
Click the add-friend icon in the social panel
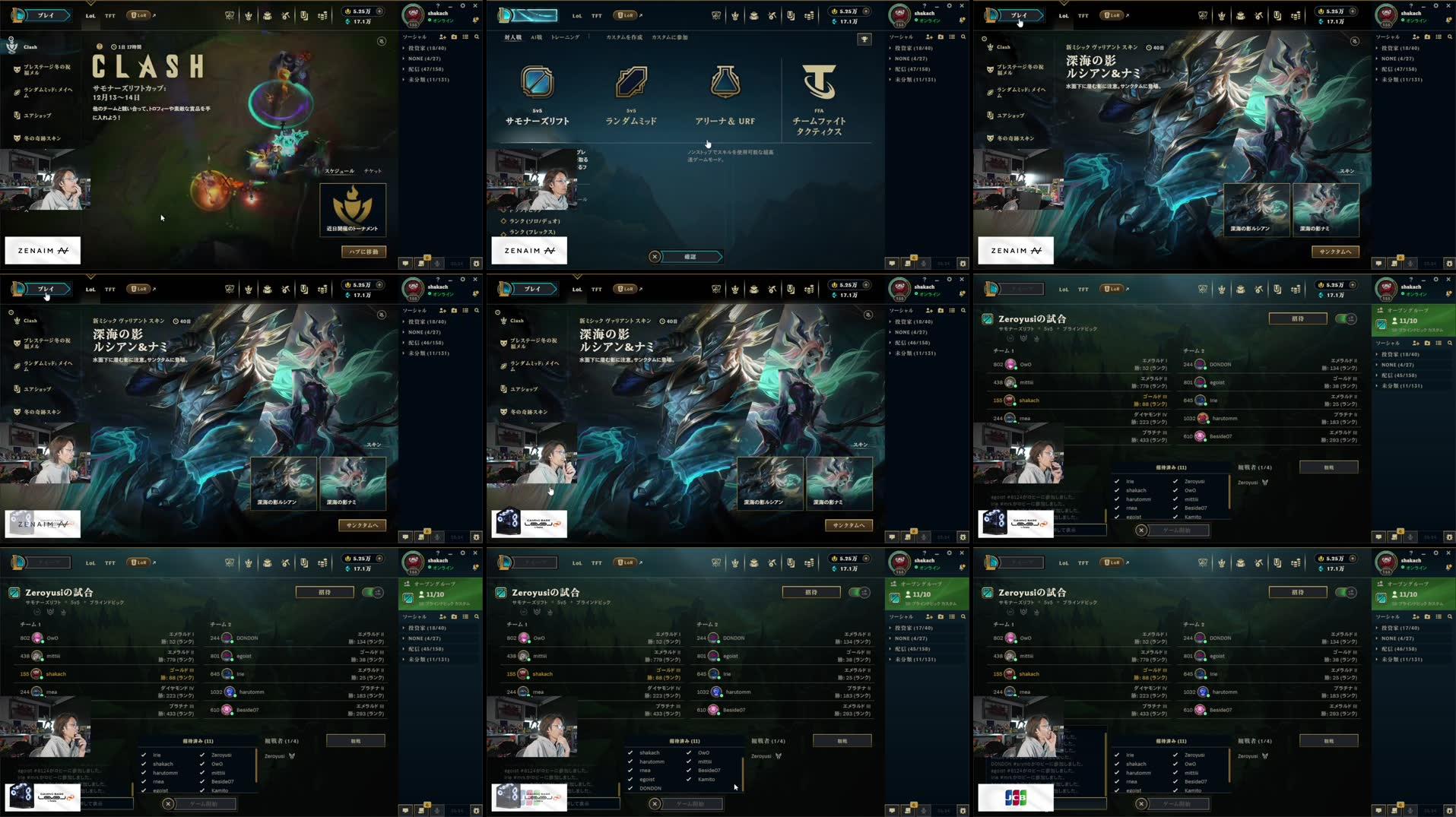coord(443,36)
